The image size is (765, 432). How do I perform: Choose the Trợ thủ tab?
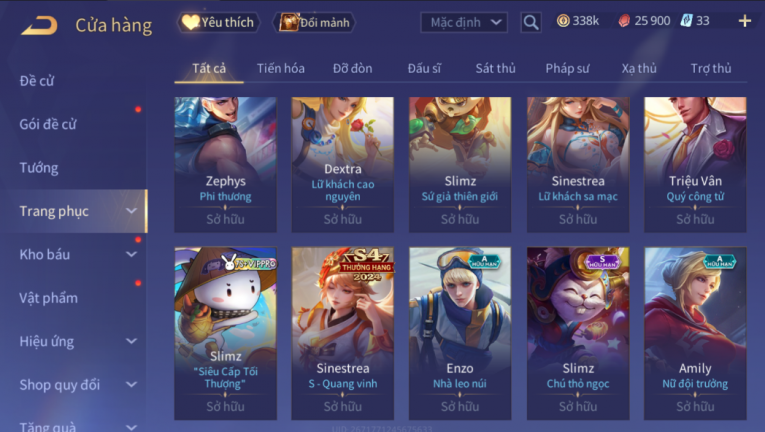711,68
